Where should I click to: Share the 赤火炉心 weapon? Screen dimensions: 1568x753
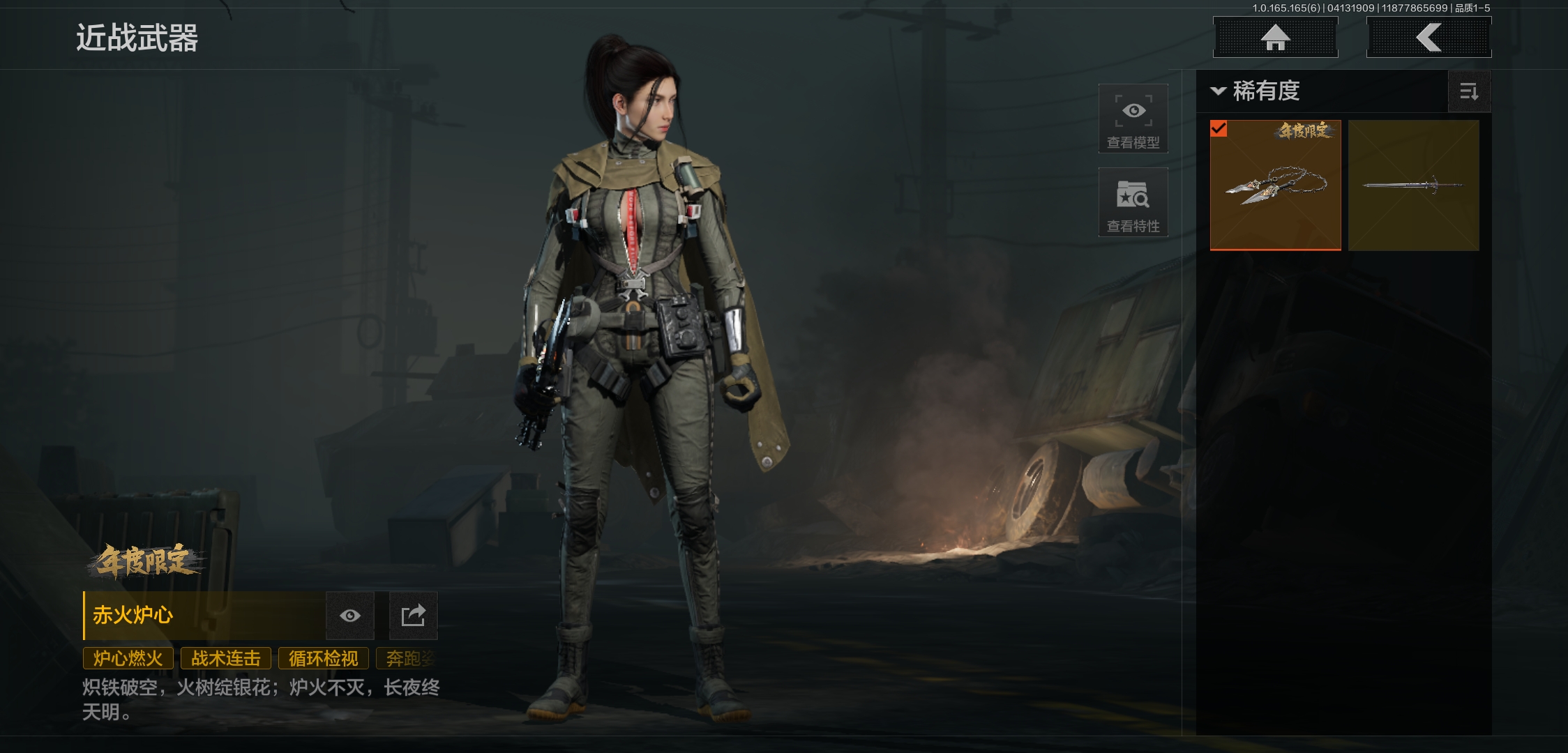413,616
